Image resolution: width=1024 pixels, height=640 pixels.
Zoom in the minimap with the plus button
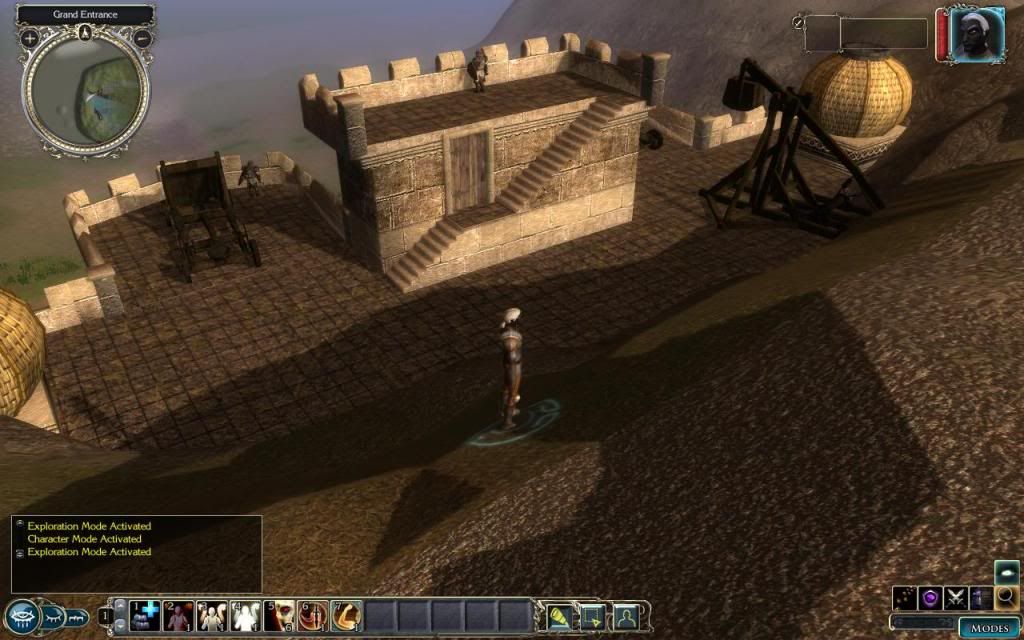coord(30,38)
